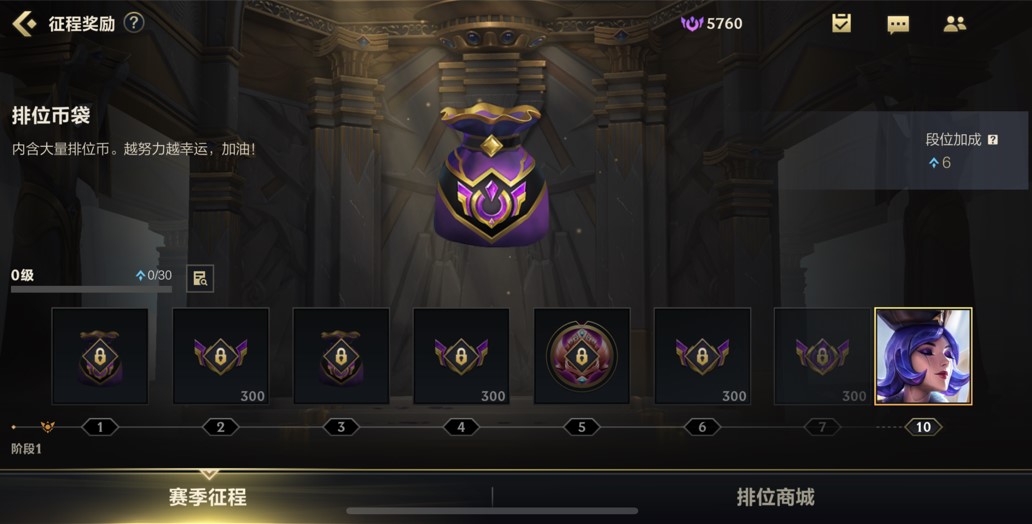Go back using the arrow button
This screenshot has width=1032, height=524.
tap(24, 23)
